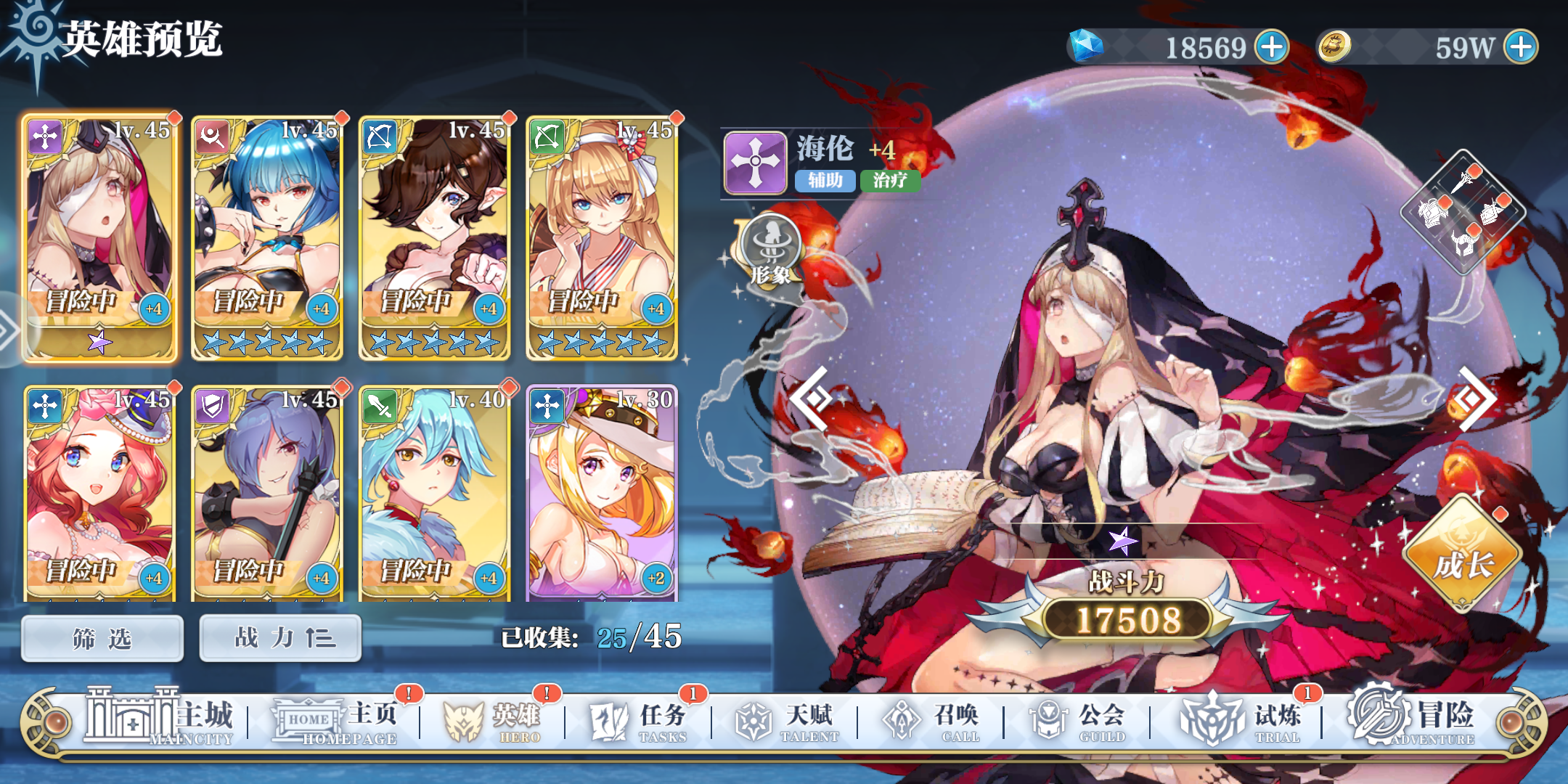Screen dimensions: 1568x784
Task: Open the 筛选 filter button
Action: (101, 637)
